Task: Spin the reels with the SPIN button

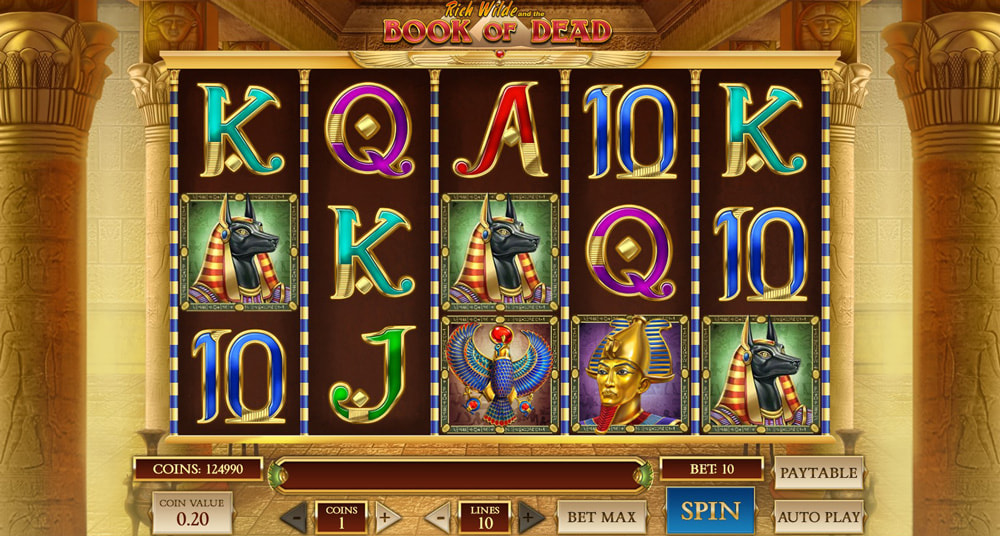Action: tap(710, 511)
